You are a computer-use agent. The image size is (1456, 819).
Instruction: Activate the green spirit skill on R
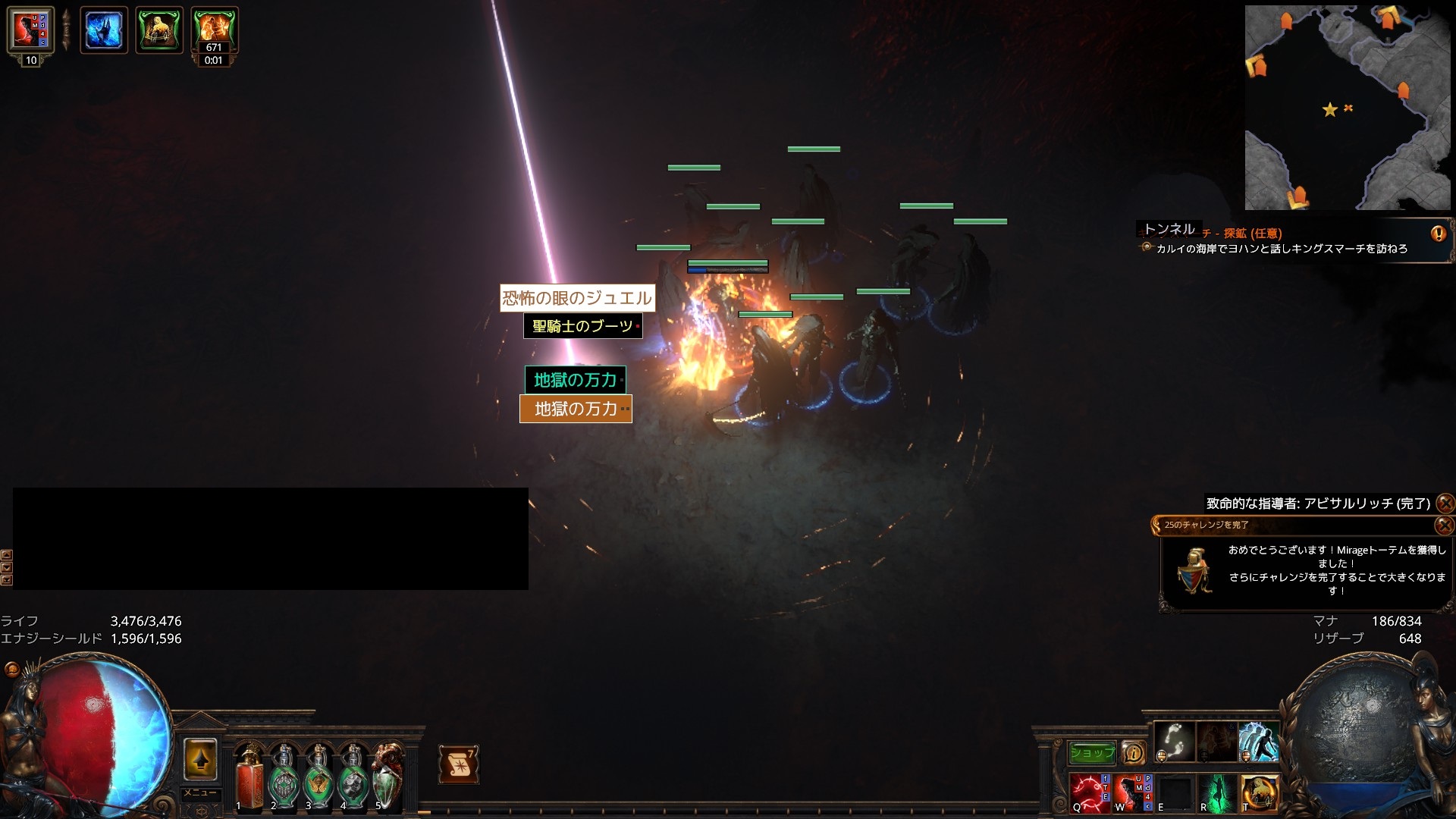(1216, 792)
